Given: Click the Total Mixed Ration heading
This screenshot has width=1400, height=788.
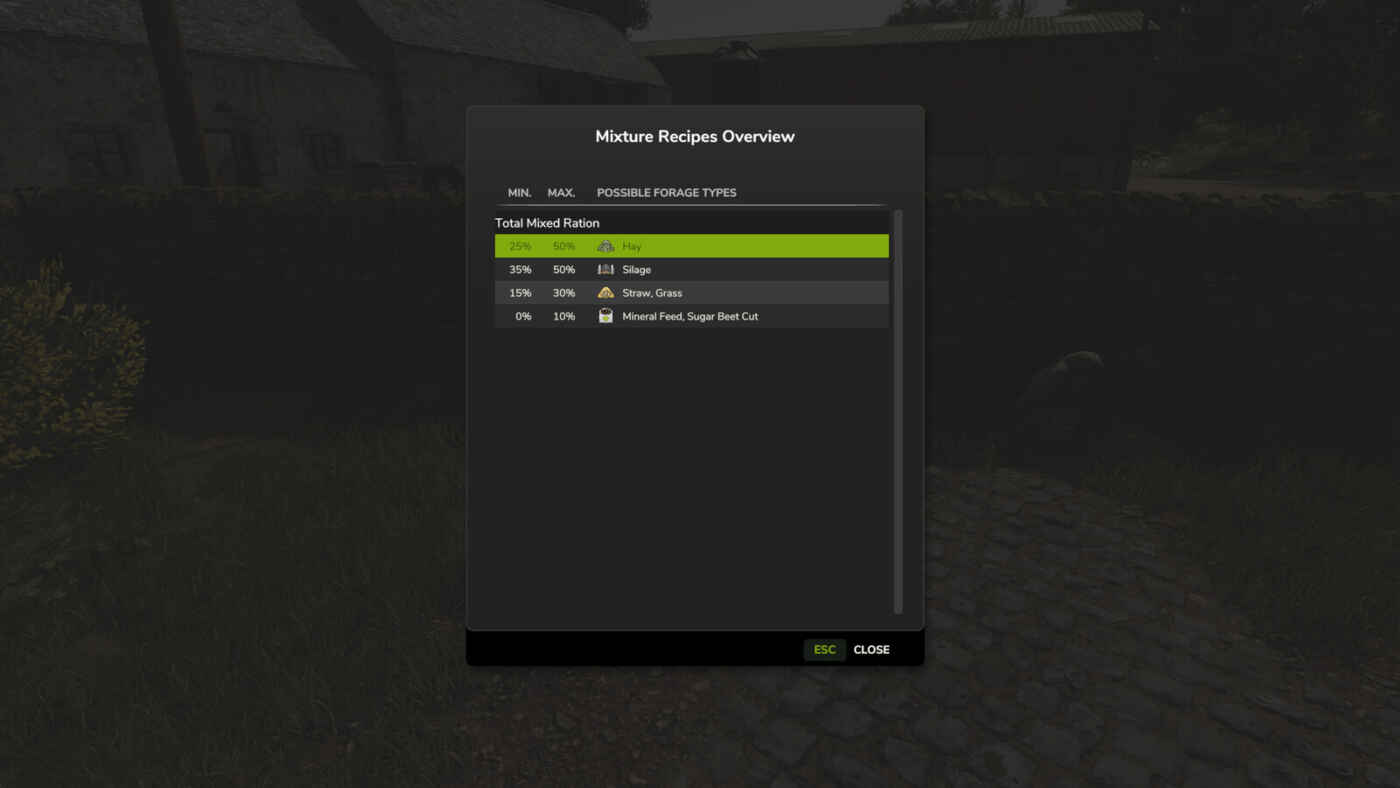Looking at the screenshot, I should (x=547, y=222).
